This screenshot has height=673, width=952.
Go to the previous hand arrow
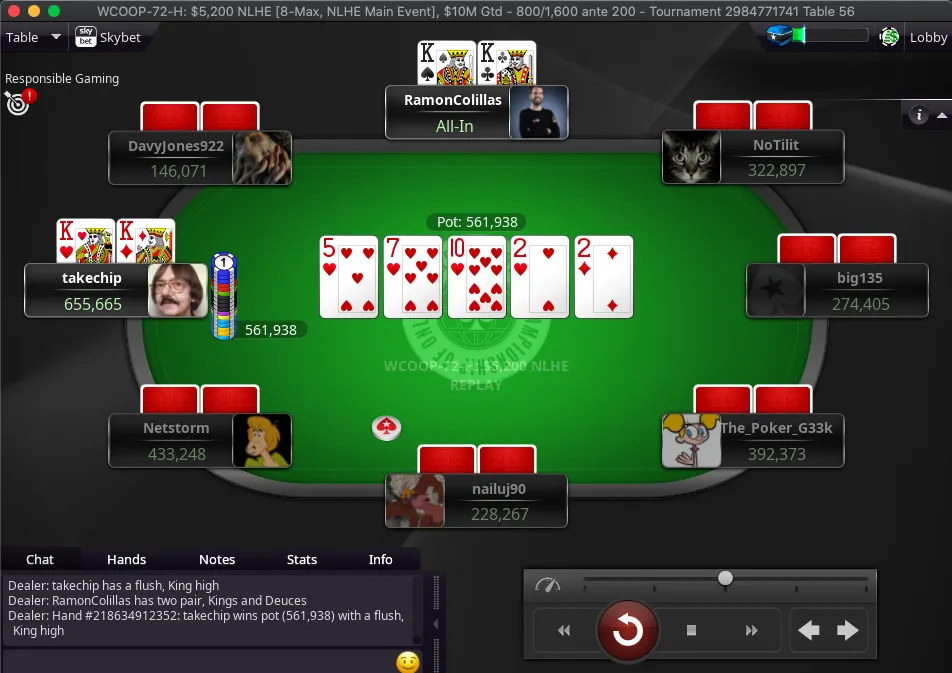(809, 630)
